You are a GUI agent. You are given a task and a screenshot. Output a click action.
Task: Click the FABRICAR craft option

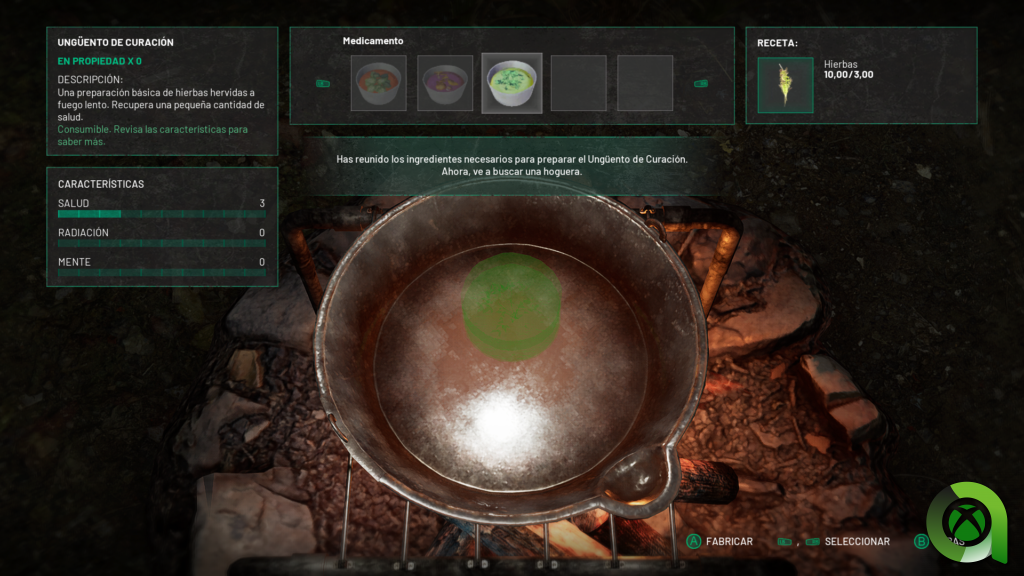pos(729,541)
